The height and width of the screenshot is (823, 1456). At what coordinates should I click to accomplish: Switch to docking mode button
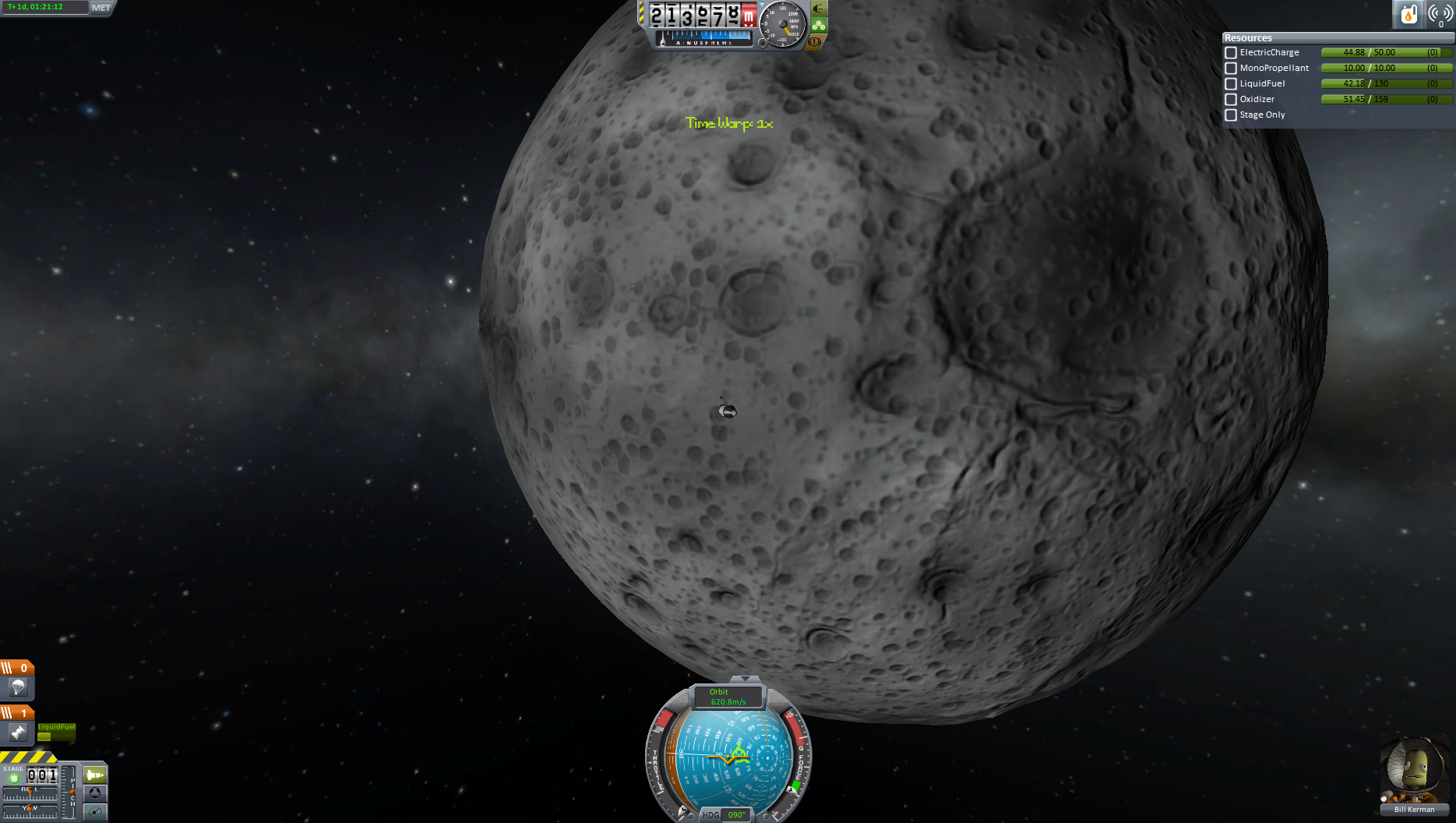(x=95, y=793)
